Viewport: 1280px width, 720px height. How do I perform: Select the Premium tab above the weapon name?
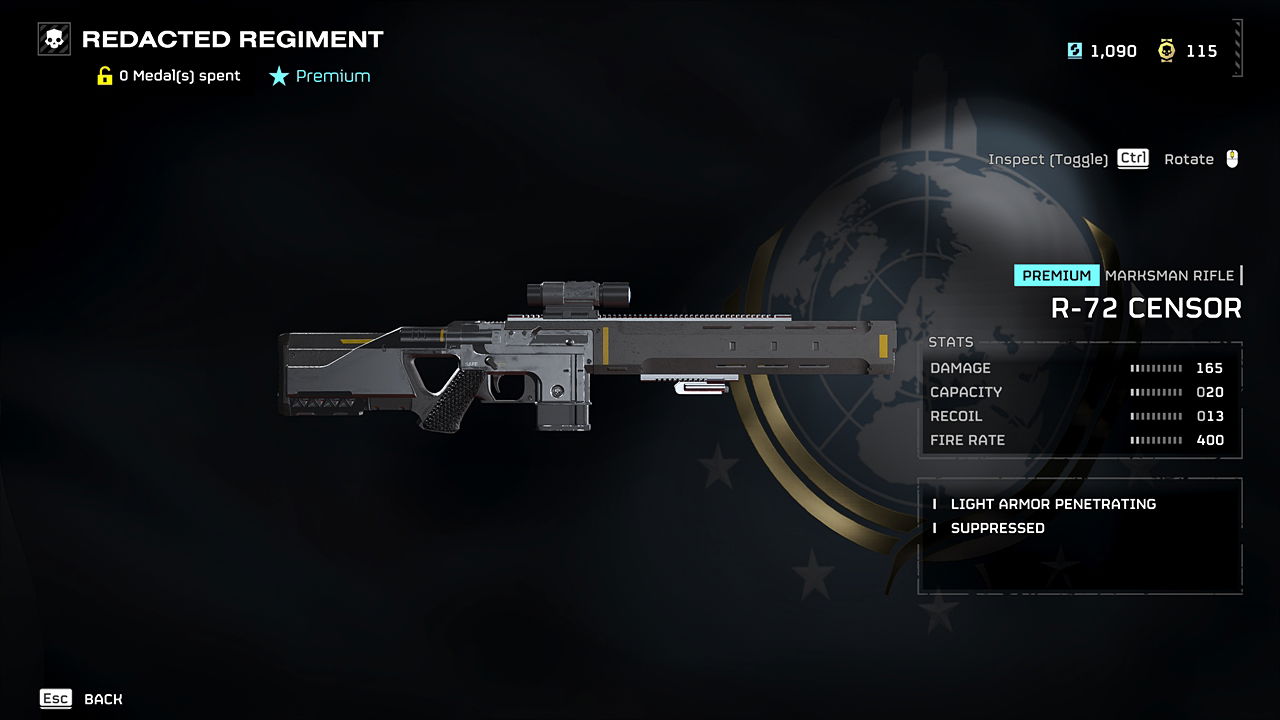point(1056,274)
